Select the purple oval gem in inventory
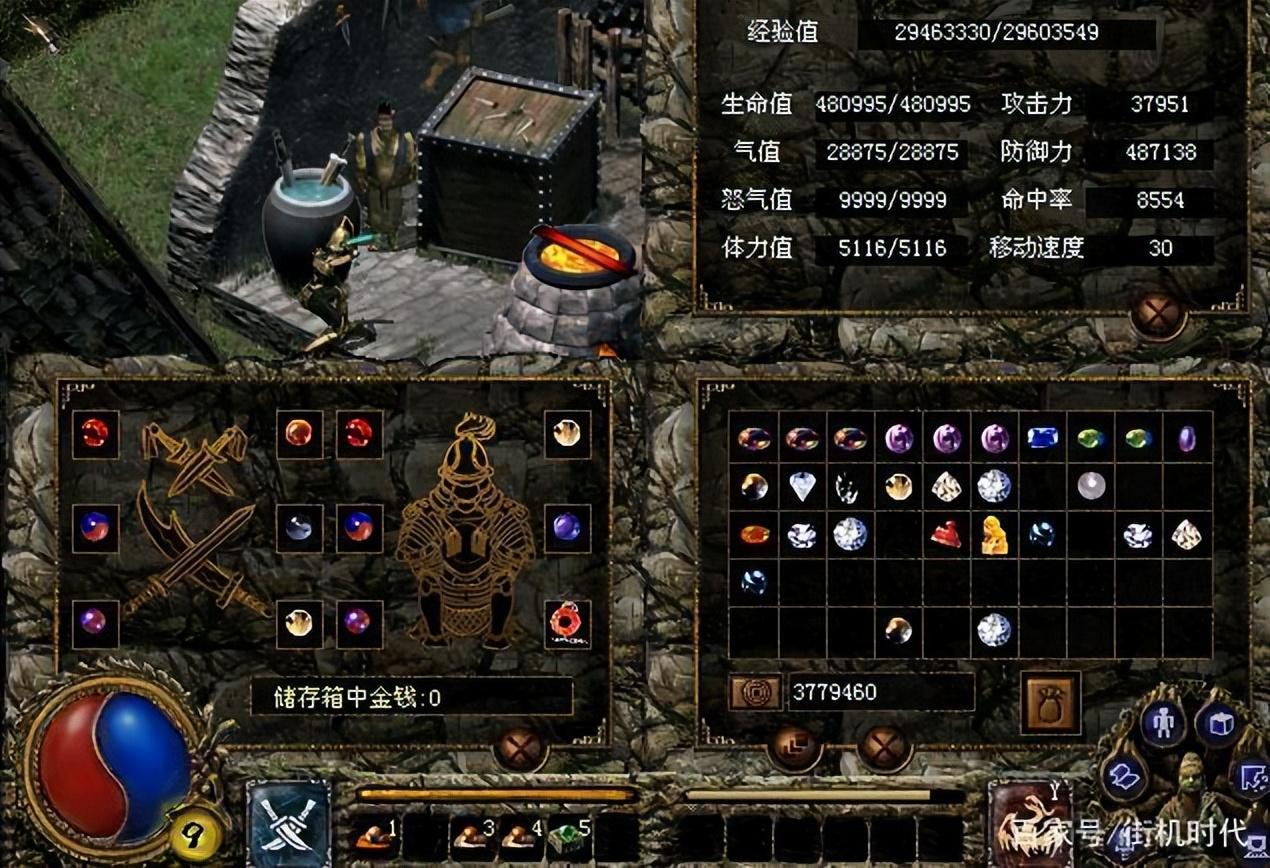The height and width of the screenshot is (868, 1270). point(1187,438)
